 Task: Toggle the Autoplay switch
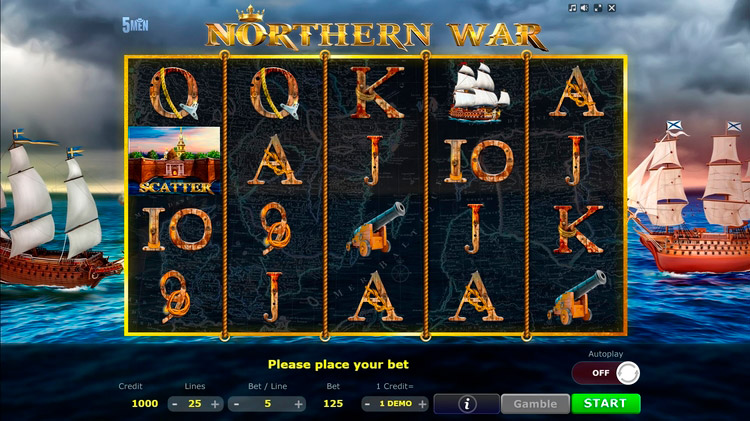point(606,373)
